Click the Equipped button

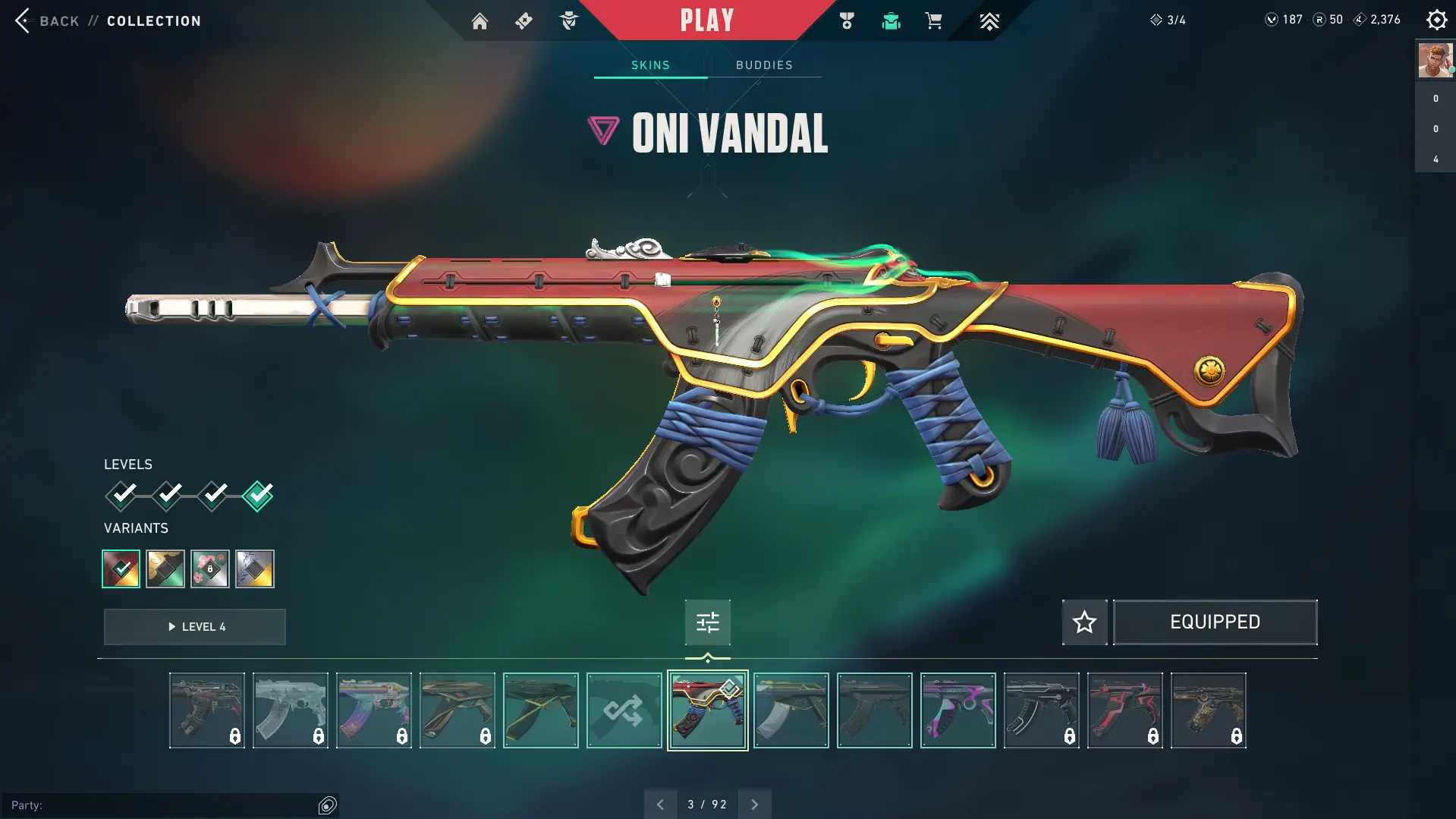tap(1215, 622)
